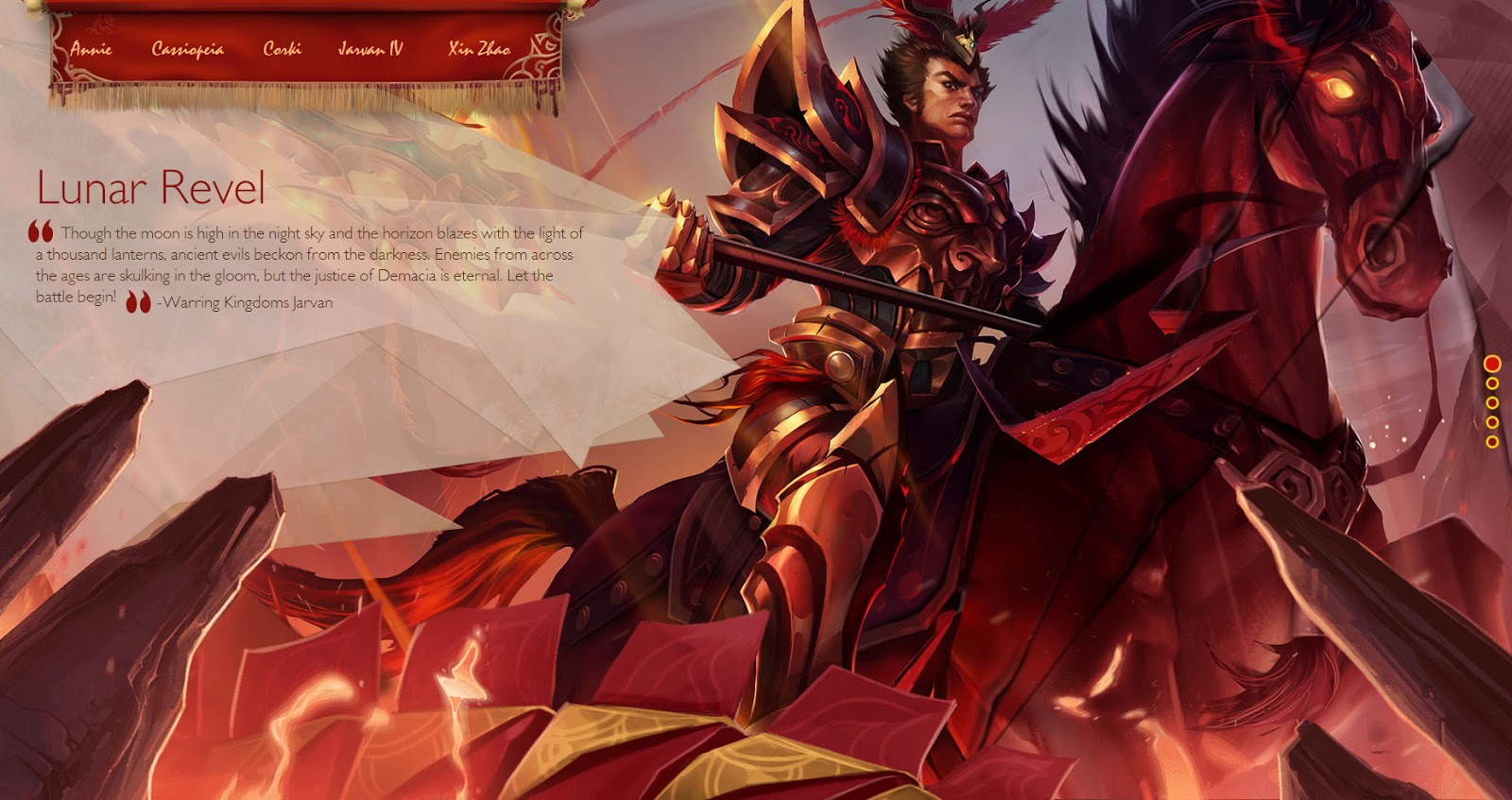Select the fifth pagination dot
The image size is (1512, 800).
point(1492,441)
